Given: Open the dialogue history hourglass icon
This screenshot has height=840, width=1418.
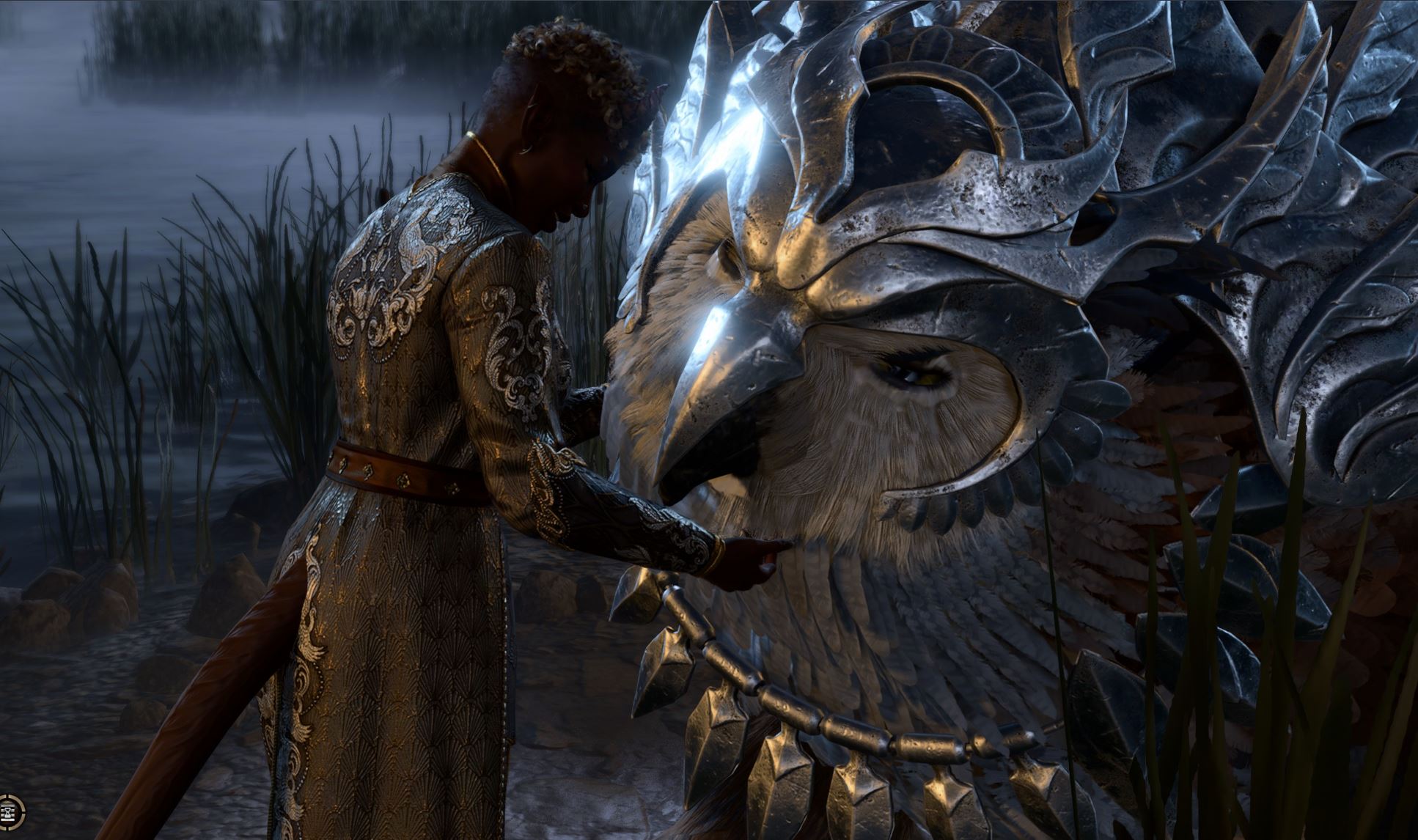Looking at the screenshot, I should pyautogui.click(x=10, y=811).
